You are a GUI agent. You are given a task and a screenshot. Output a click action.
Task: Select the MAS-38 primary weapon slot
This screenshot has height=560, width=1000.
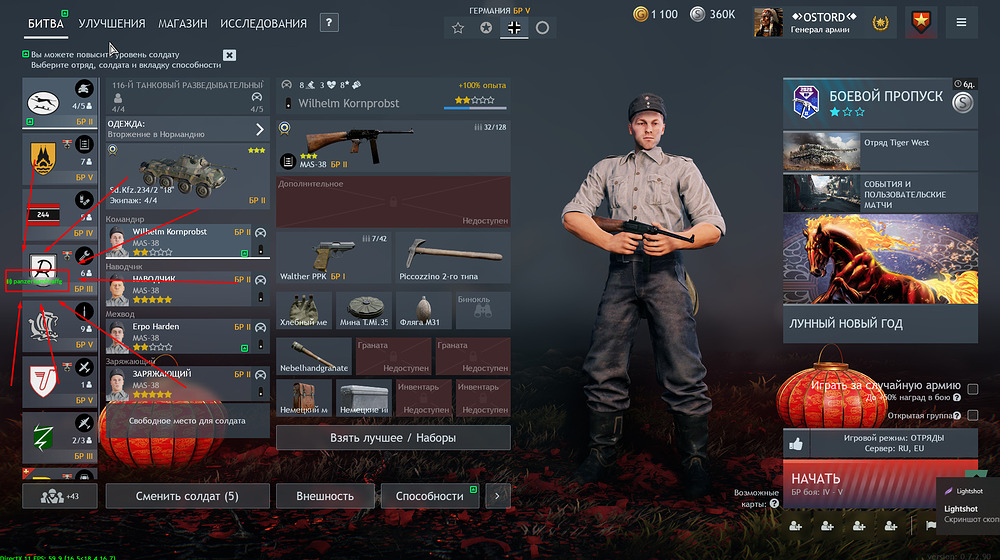[393, 146]
